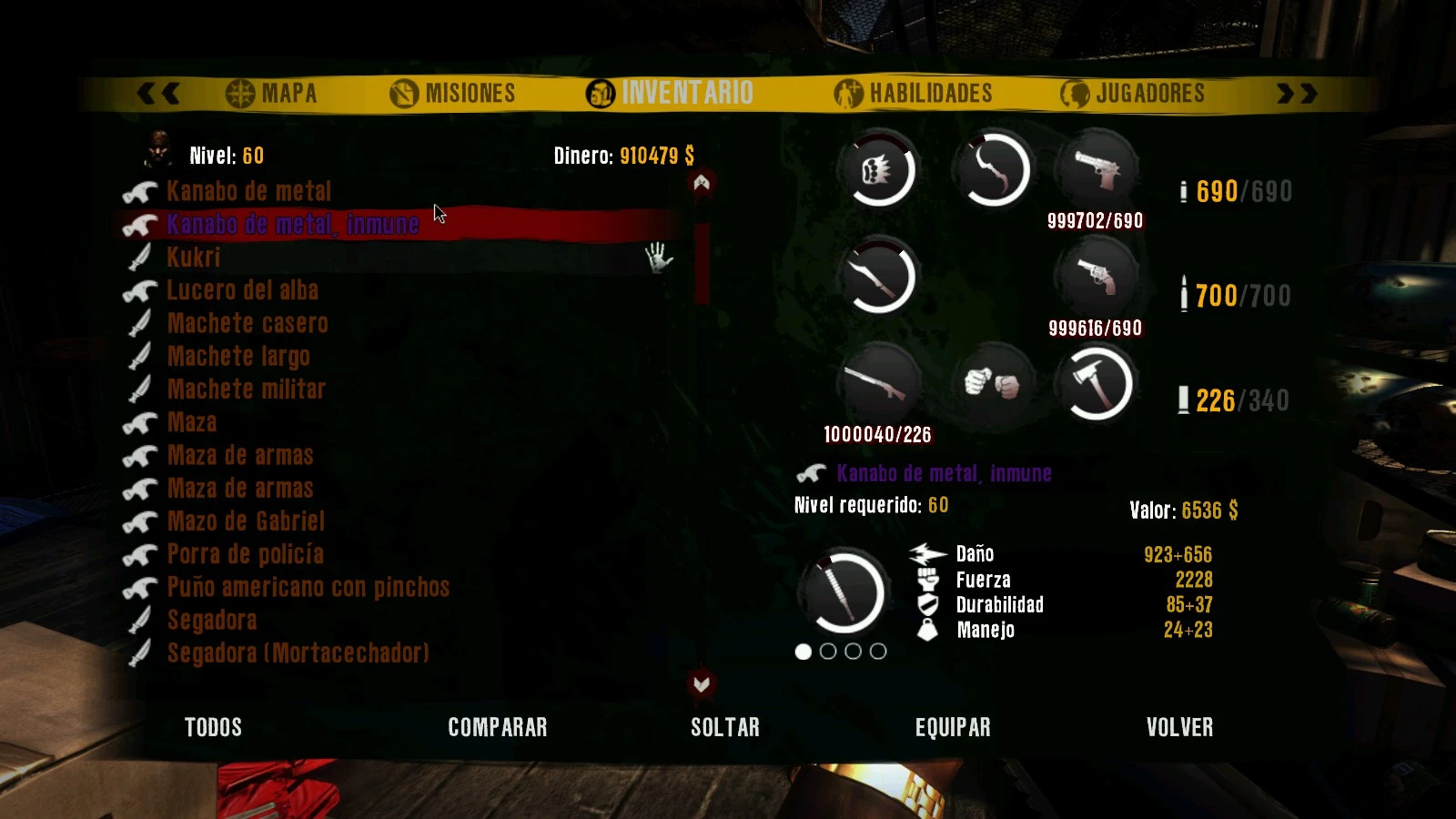Open the HABILIDADES tab
This screenshot has width=1456, height=819.
(x=915, y=92)
